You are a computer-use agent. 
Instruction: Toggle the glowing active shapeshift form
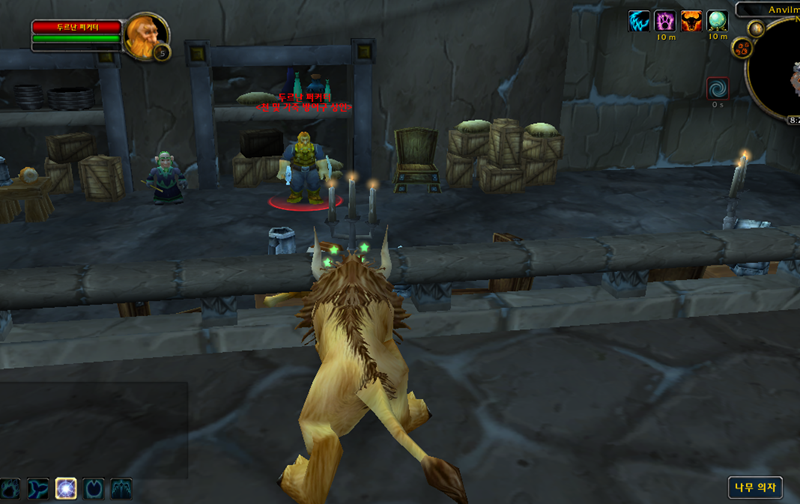(66, 489)
